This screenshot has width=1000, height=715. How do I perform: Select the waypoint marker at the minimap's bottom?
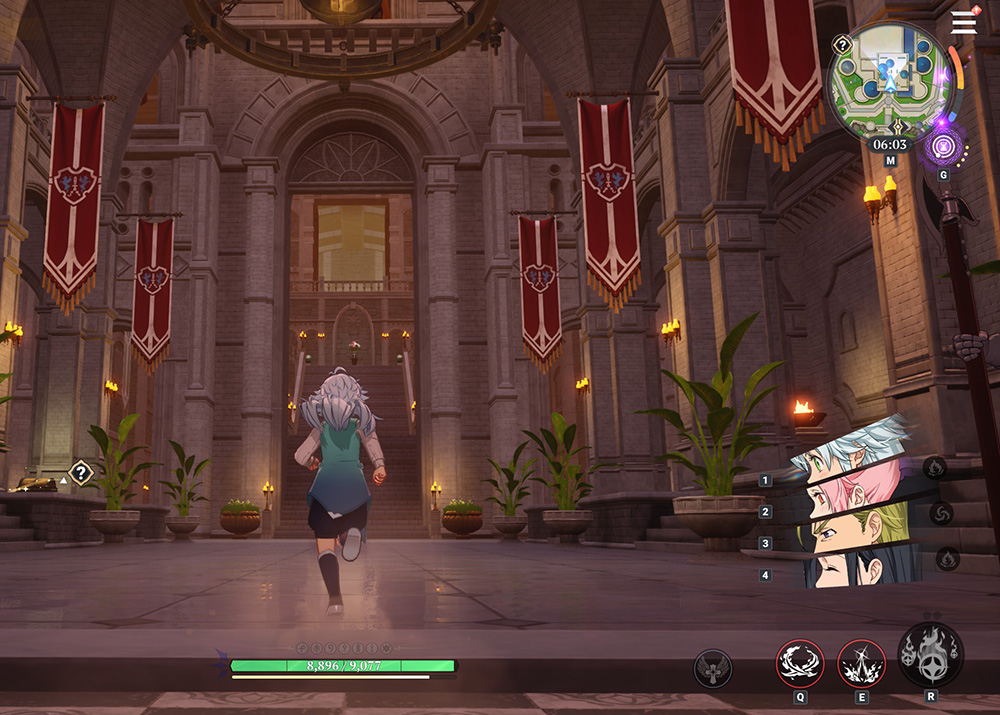pos(898,126)
